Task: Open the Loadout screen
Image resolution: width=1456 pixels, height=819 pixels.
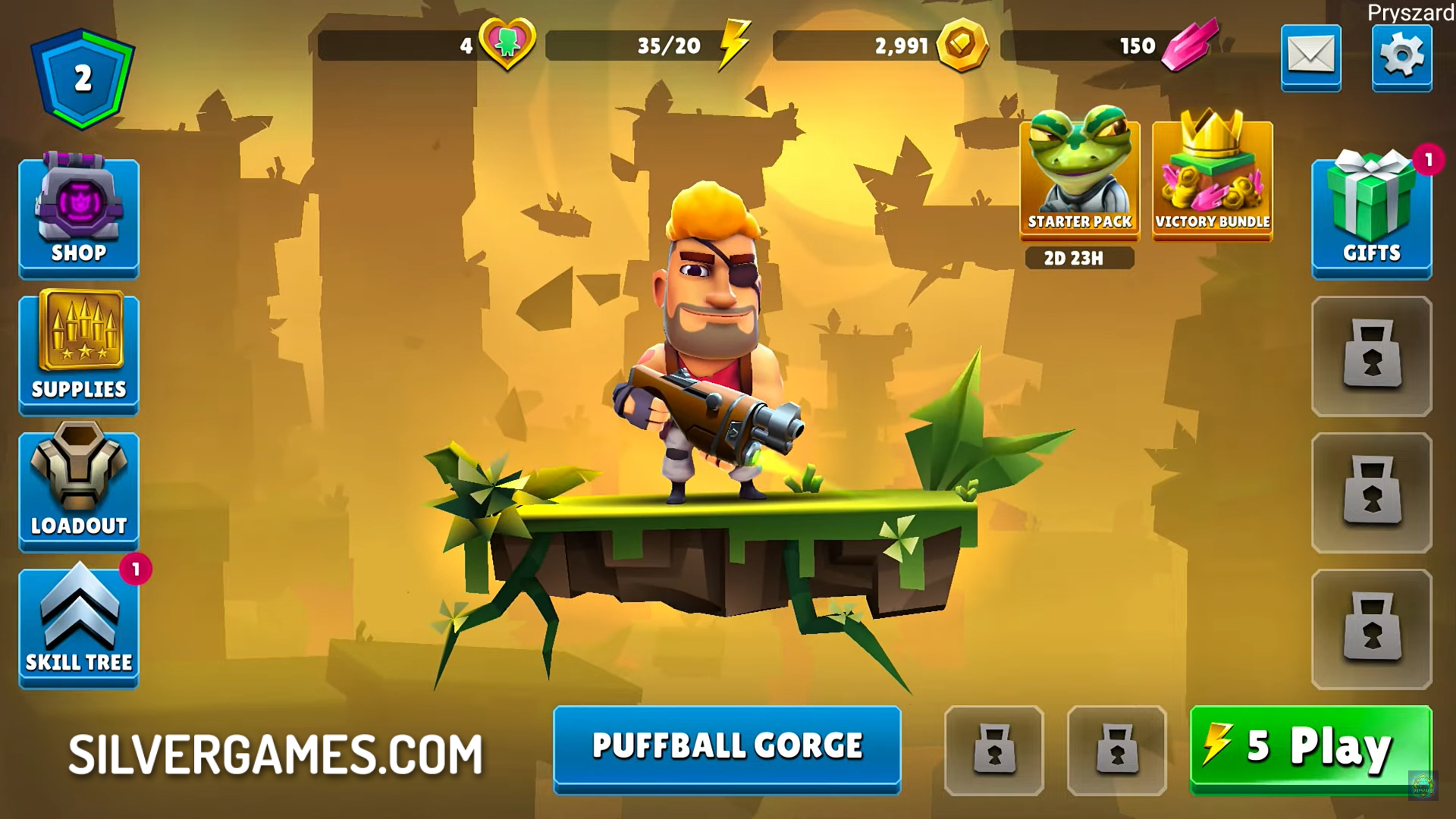Action: click(79, 490)
